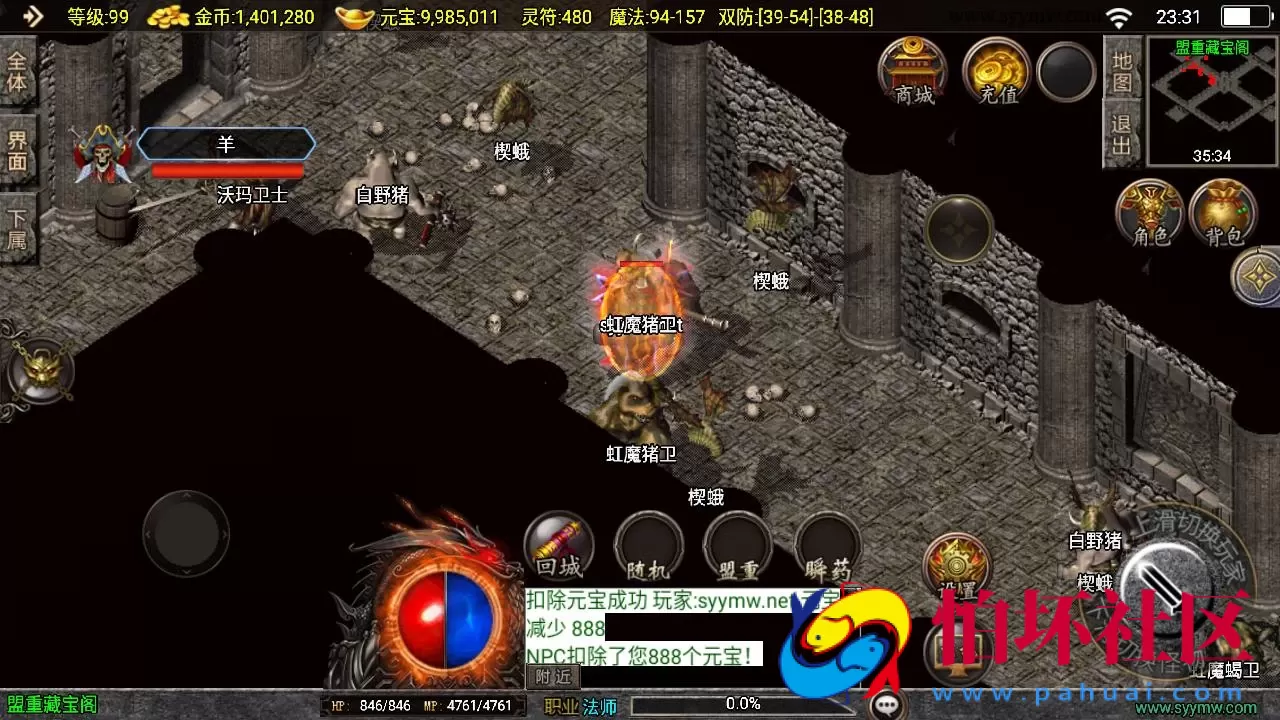Select the 角色 character icon

point(1149,213)
